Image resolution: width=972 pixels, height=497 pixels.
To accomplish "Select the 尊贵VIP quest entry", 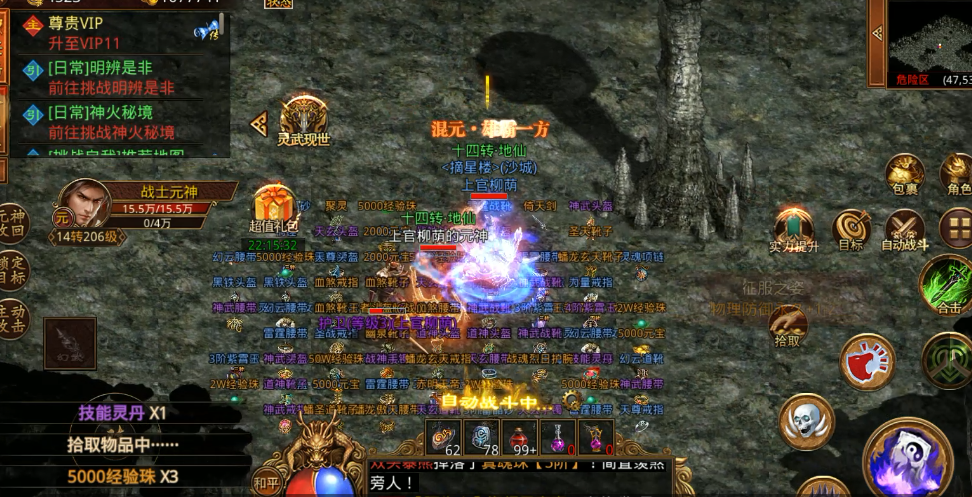I will point(115,34).
